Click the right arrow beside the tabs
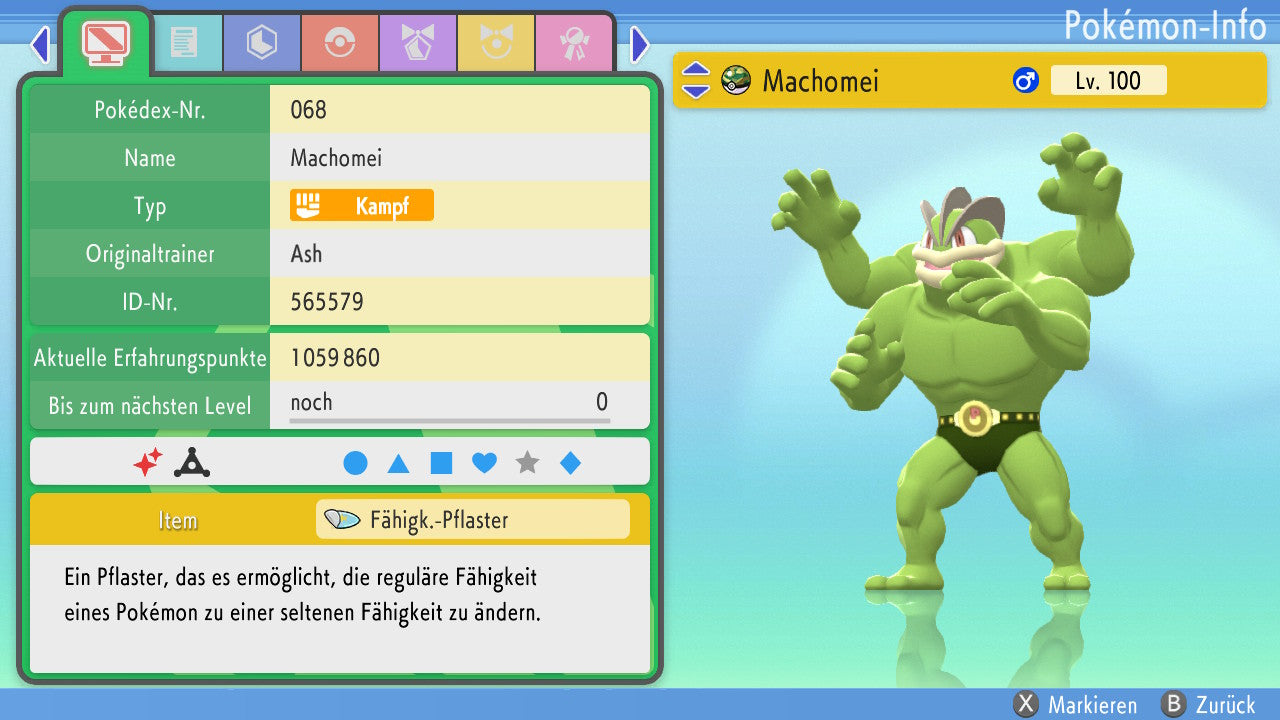This screenshot has height=720, width=1280. click(640, 44)
